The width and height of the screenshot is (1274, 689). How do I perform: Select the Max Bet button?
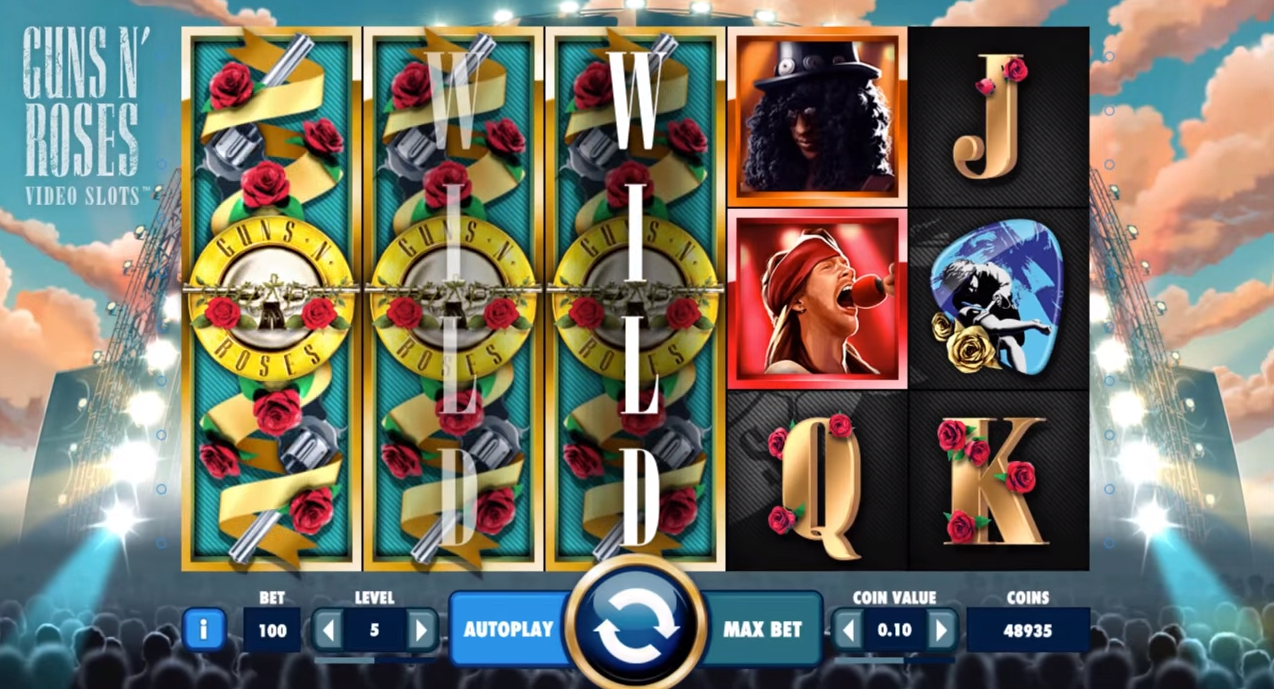pyautogui.click(x=762, y=629)
